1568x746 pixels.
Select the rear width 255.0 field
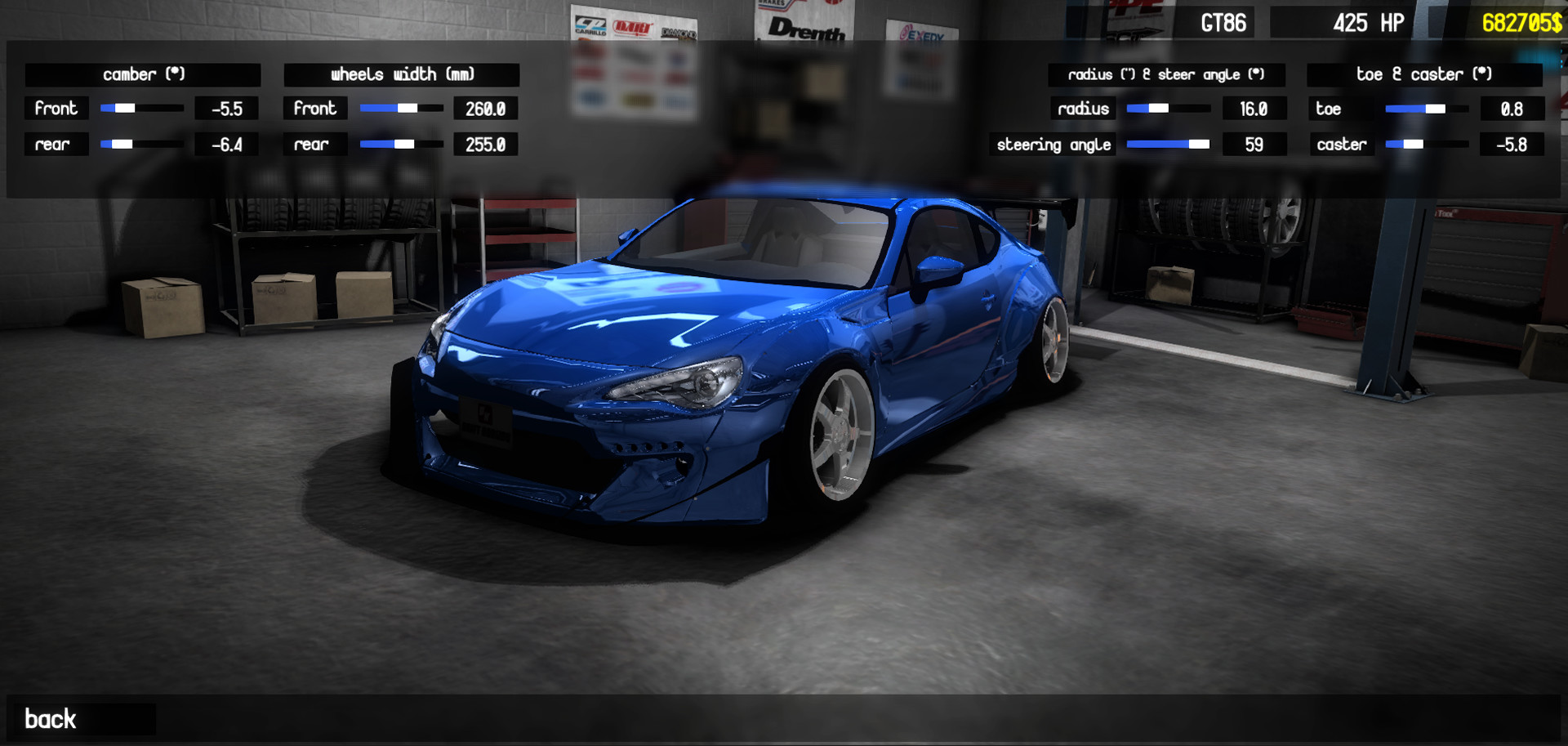(485, 144)
